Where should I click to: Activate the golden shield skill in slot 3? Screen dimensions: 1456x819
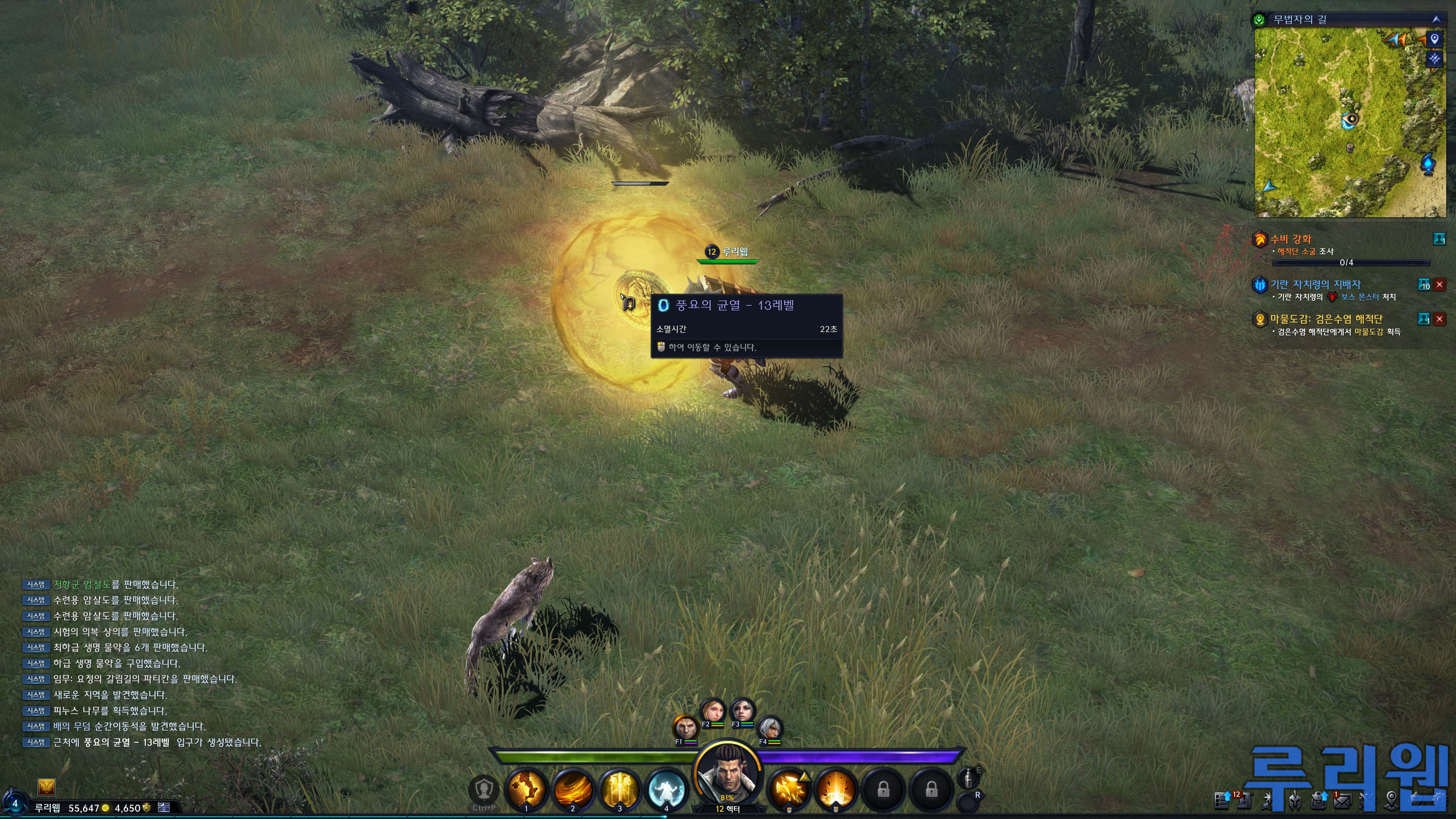[620, 789]
